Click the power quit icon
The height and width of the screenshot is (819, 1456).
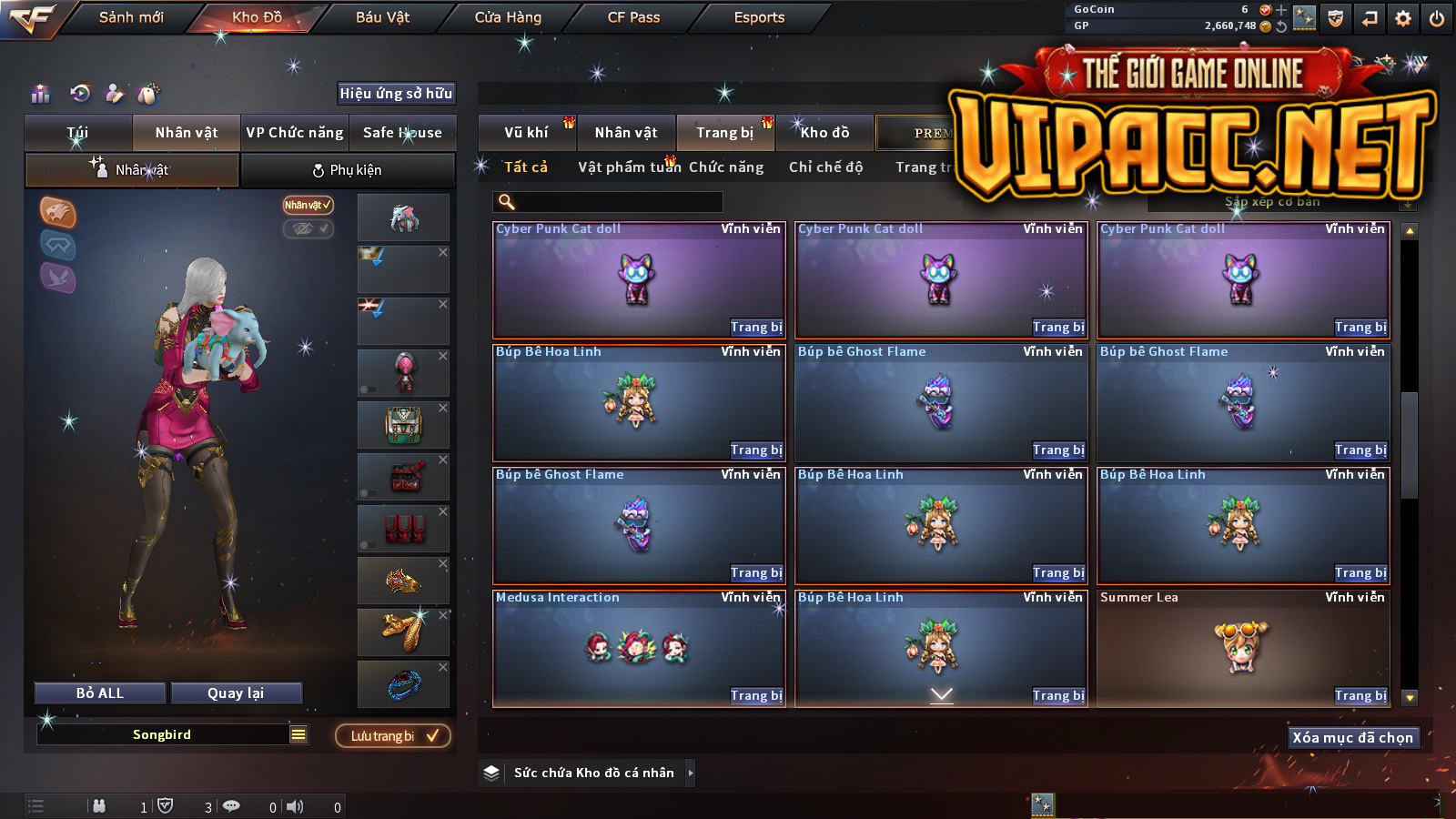(x=1437, y=18)
